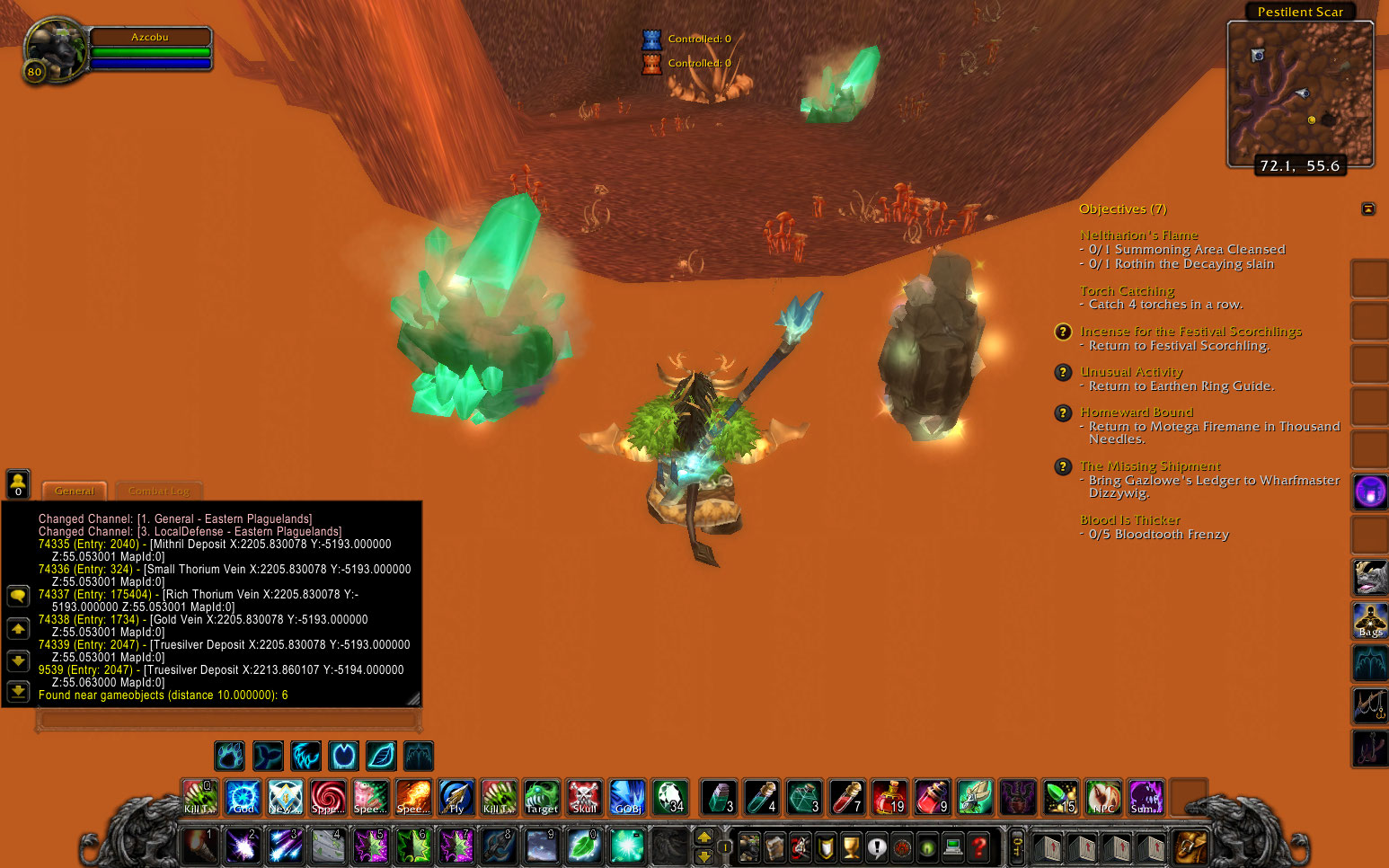The image size is (1389, 868).
Task: Click the 'Skull' action bar macro
Action: 583,796
